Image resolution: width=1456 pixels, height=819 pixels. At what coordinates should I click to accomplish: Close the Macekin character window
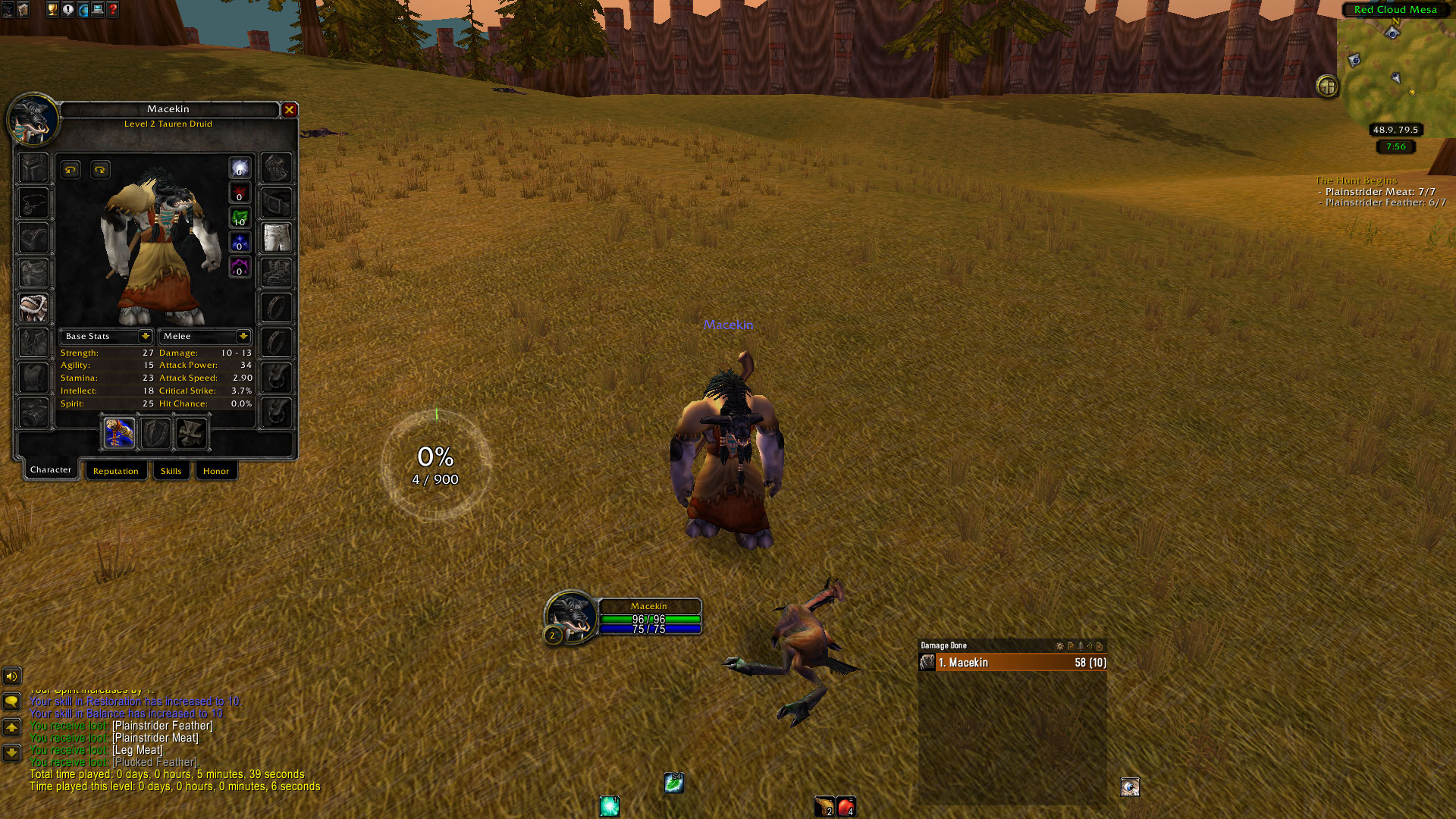pyautogui.click(x=289, y=110)
